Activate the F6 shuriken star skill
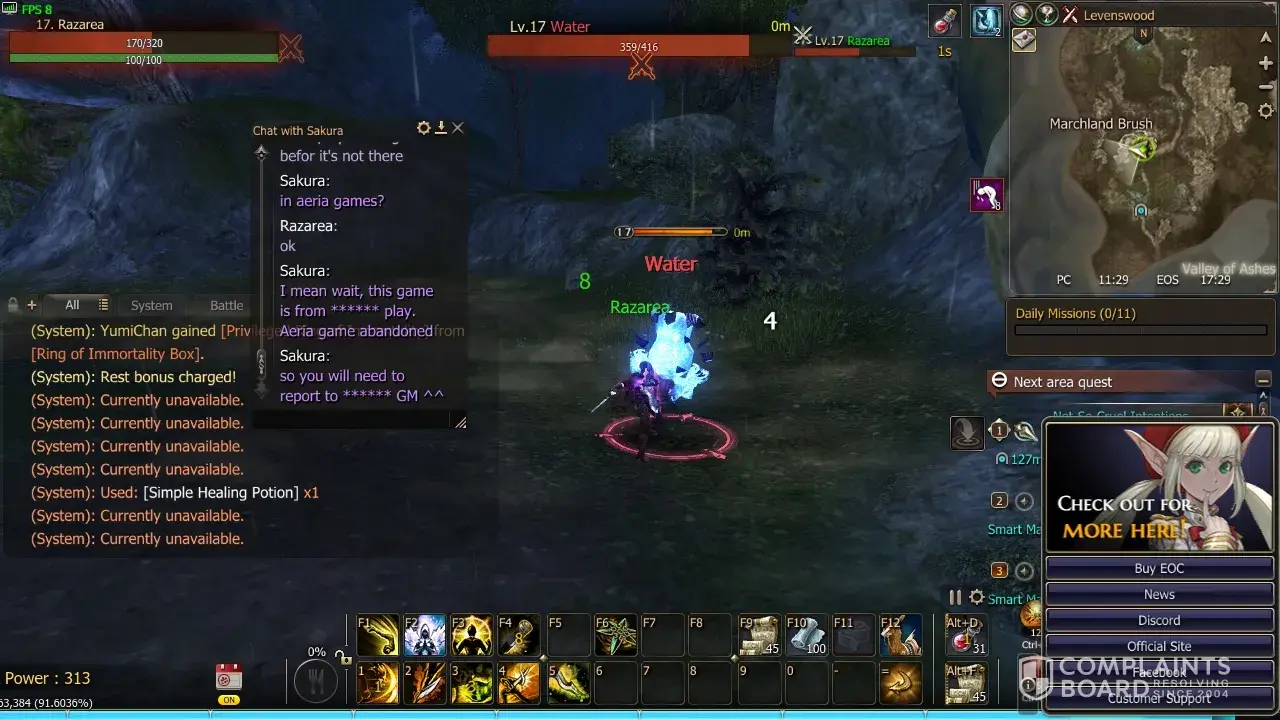Screen dimensions: 1280x720 [x=616, y=636]
